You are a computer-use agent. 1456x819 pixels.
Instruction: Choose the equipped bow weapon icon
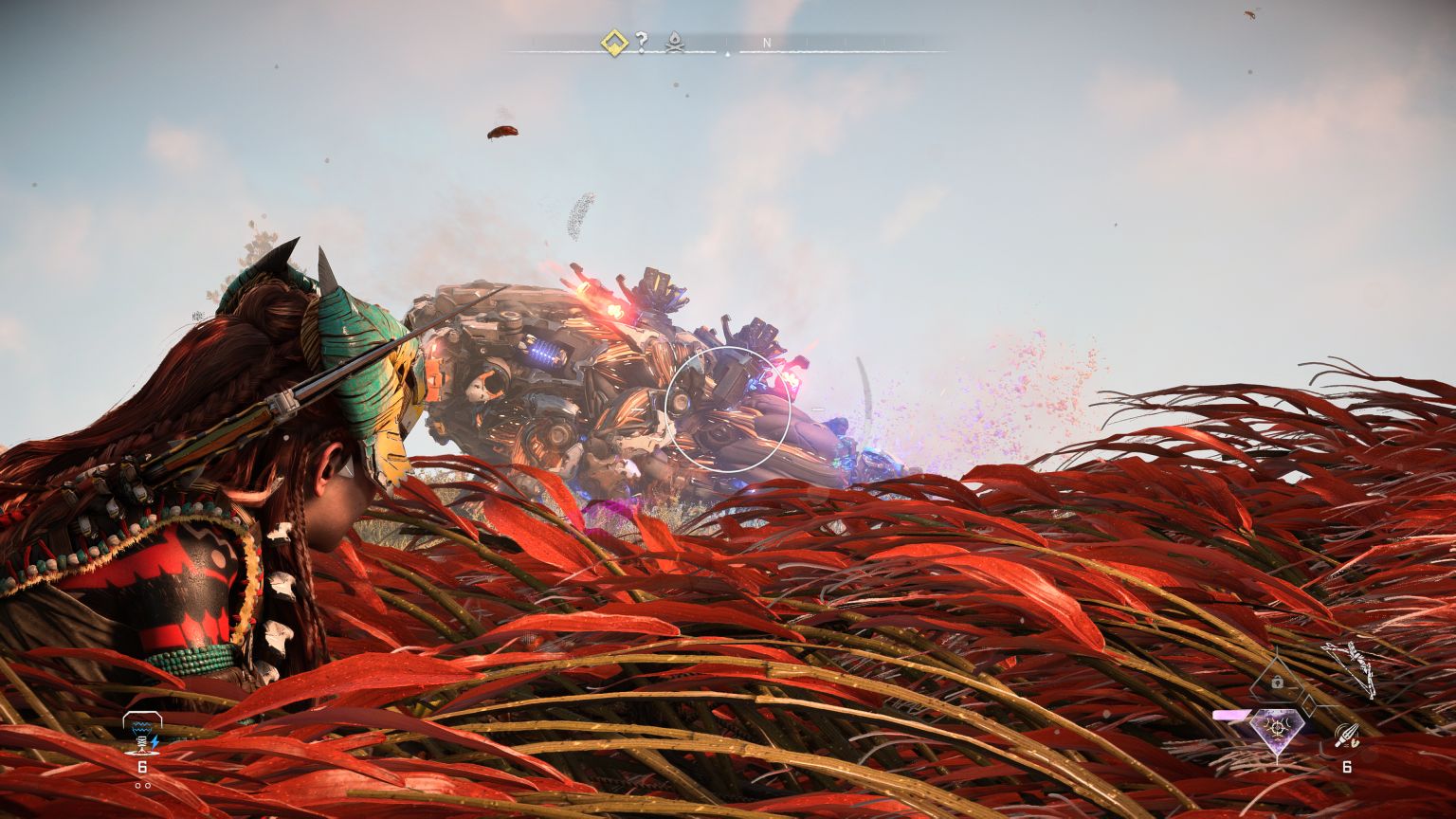[x=1348, y=666]
